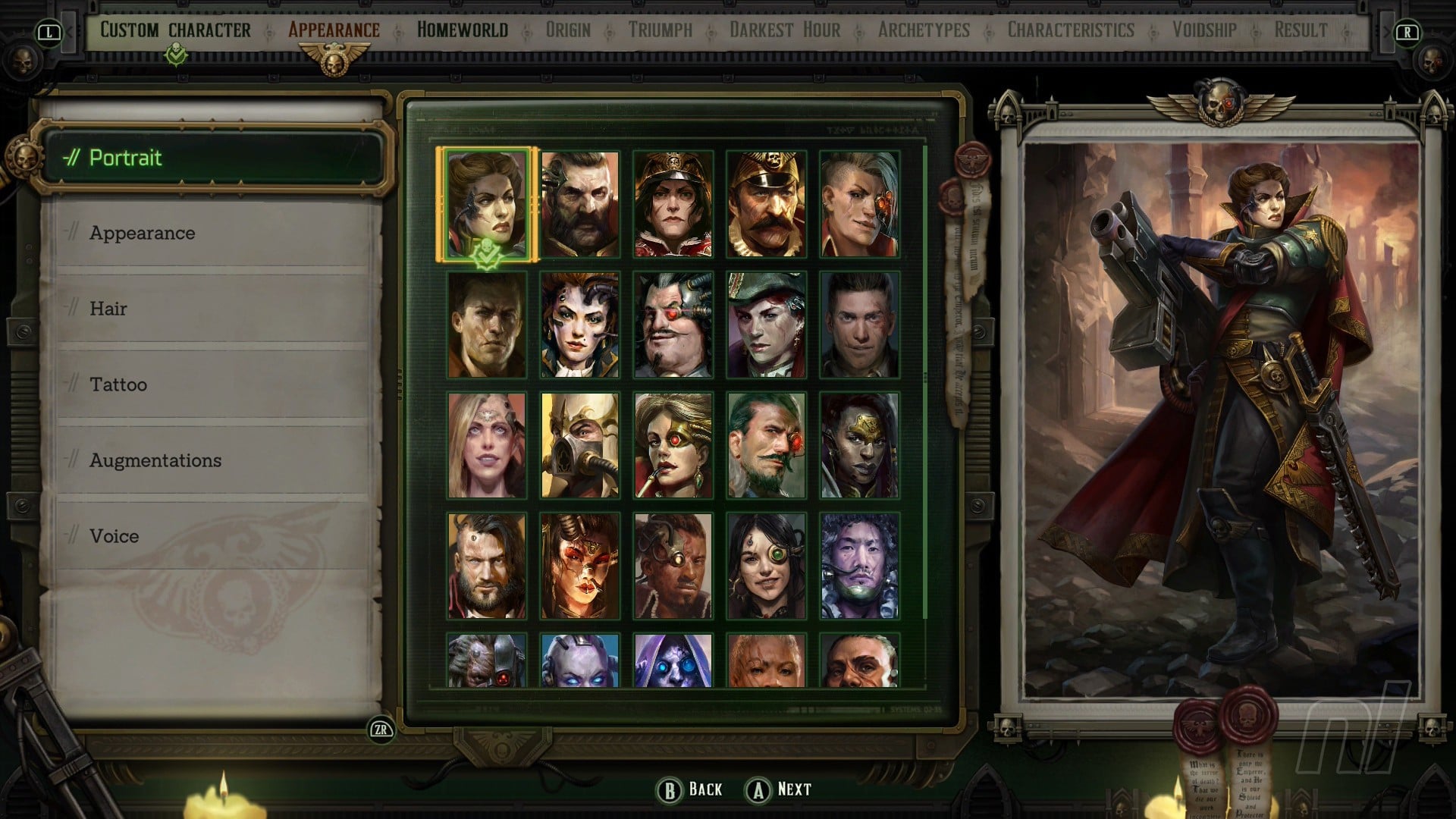Select the Custom Character tab

click(x=175, y=30)
